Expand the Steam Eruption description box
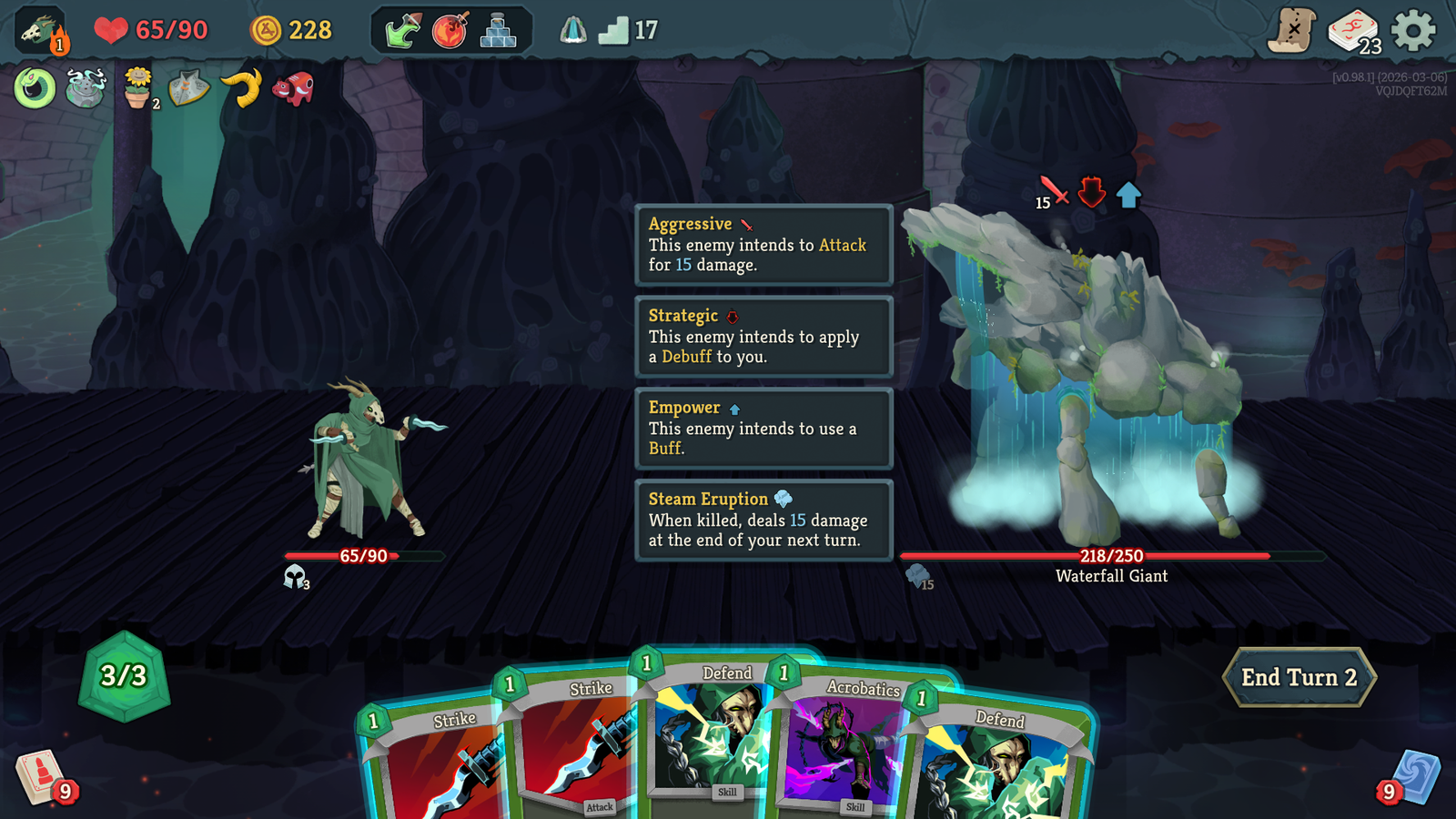 764,520
